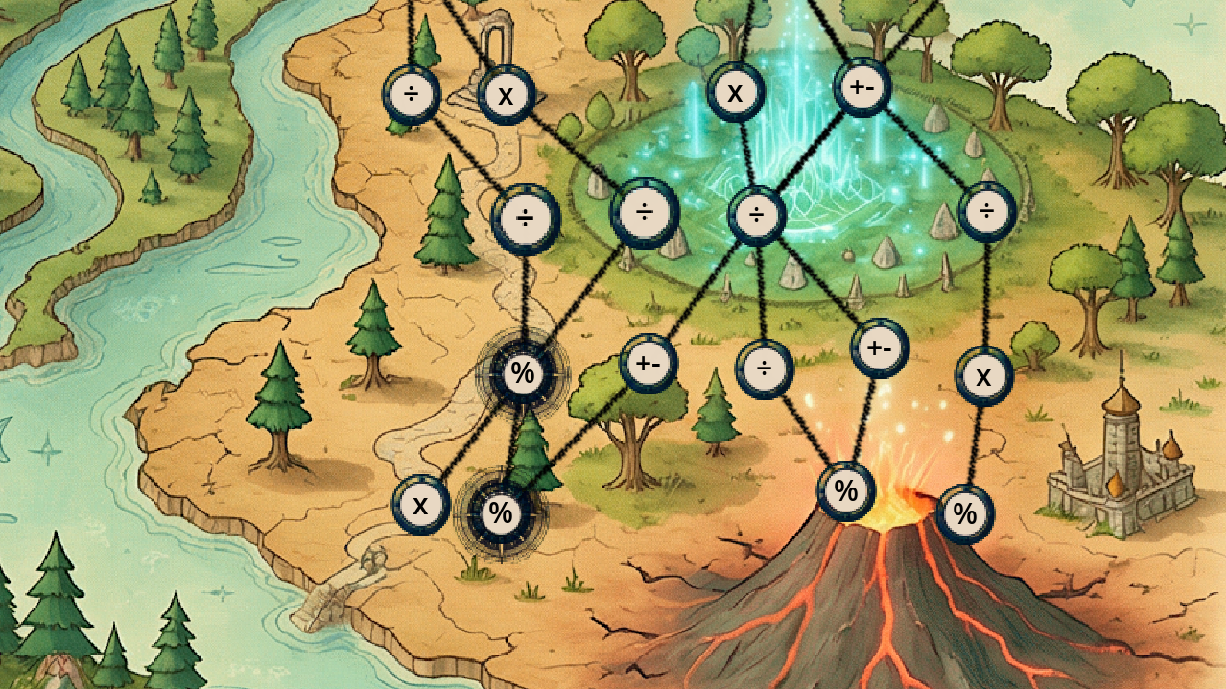Image resolution: width=1226 pixels, height=689 pixels.
Task: Pick the percent node on the volcano's right slope
Action: (965, 514)
